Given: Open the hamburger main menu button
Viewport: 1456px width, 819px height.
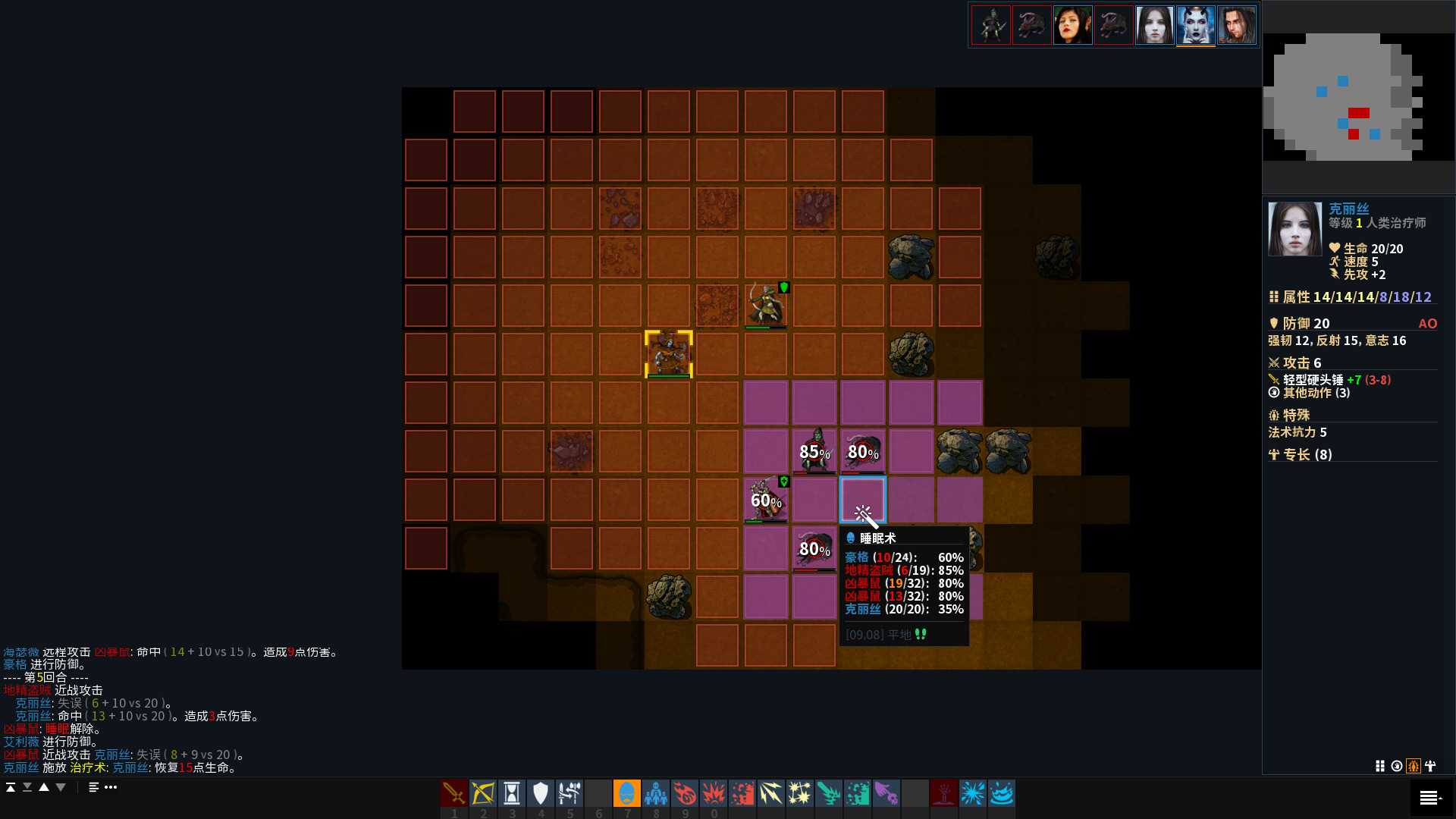Looking at the screenshot, I should [x=1430, y=797].
